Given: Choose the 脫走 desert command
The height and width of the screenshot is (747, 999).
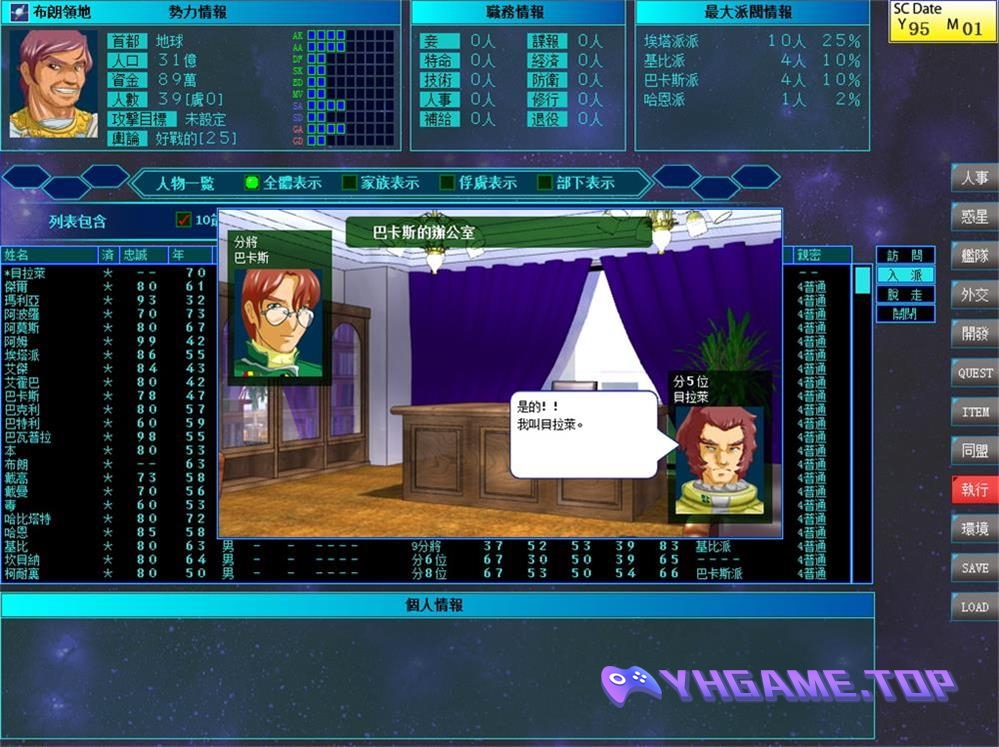Looking at the screenshot, I should pyautogui.click(x=905, y=294).
